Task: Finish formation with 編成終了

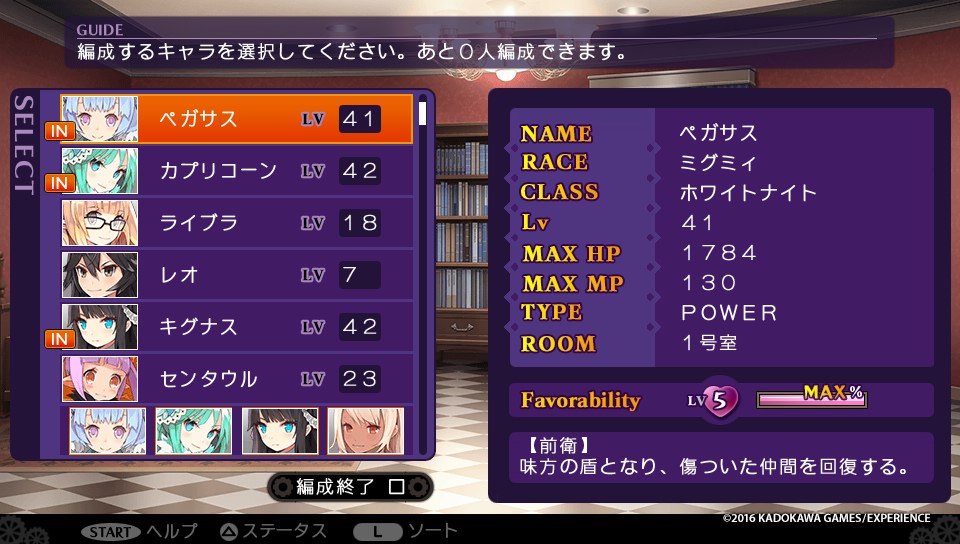Action: click(350, 487)
